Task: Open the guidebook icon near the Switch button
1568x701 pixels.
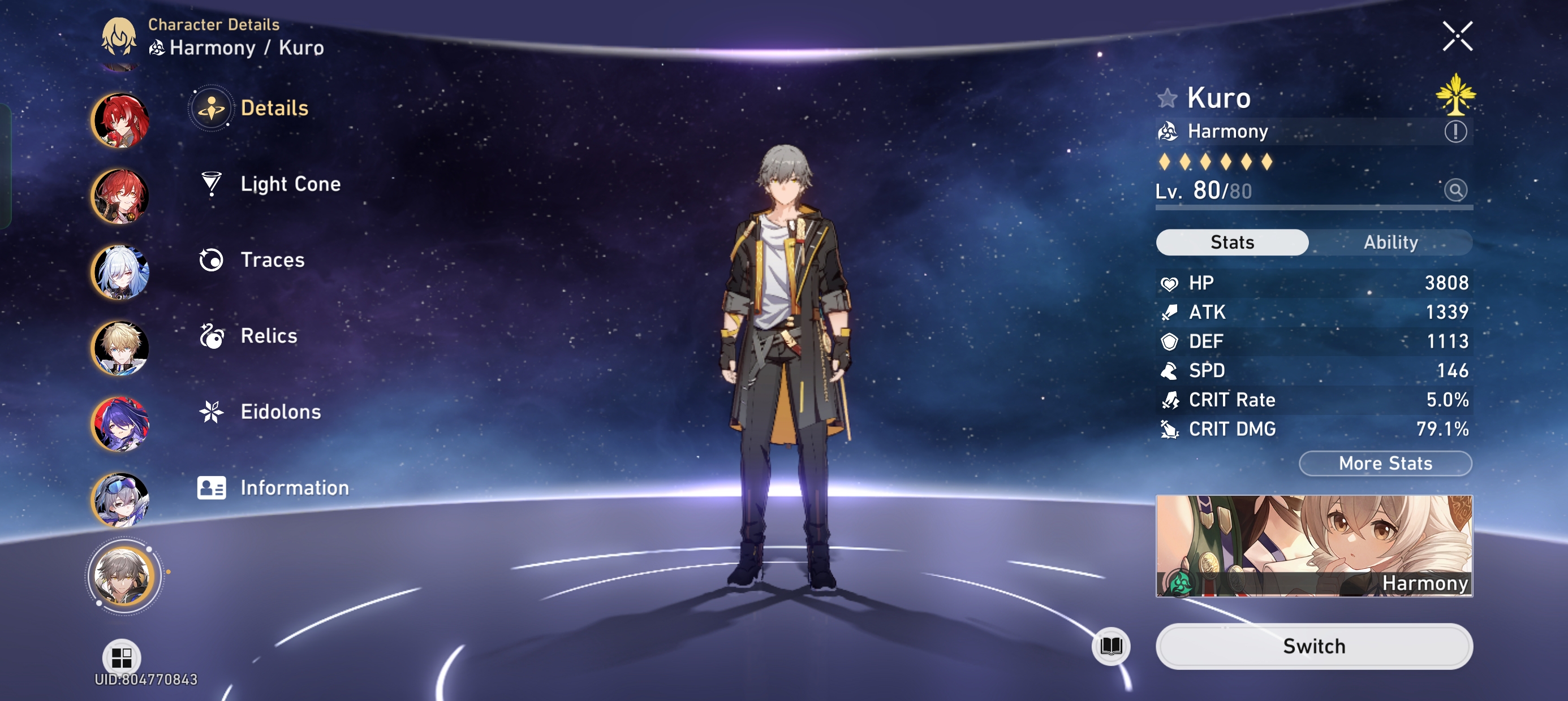Action: click(x=1111, y=646)
